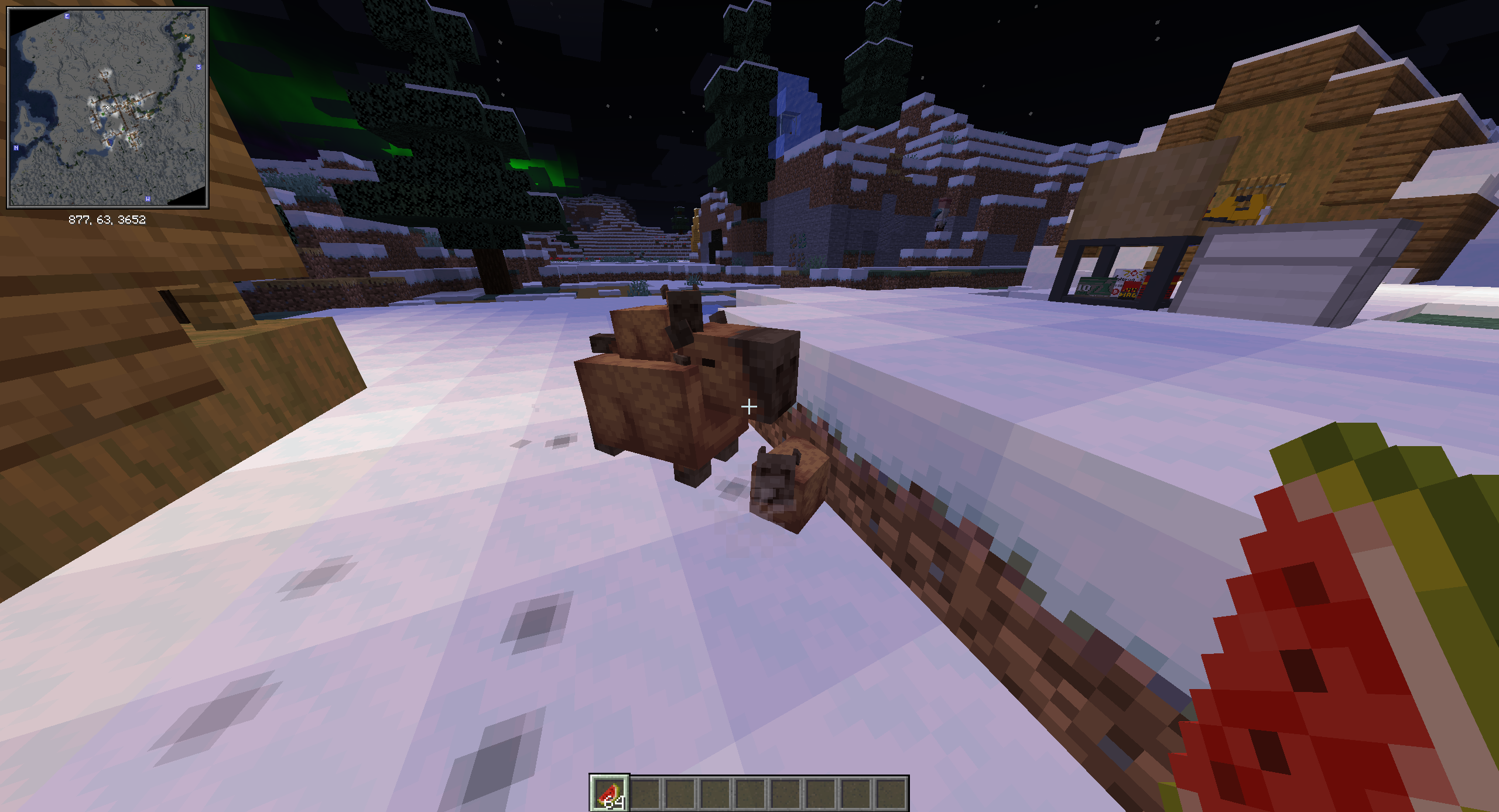Click the player arrow on the minimap

click(x=108, y=107)
